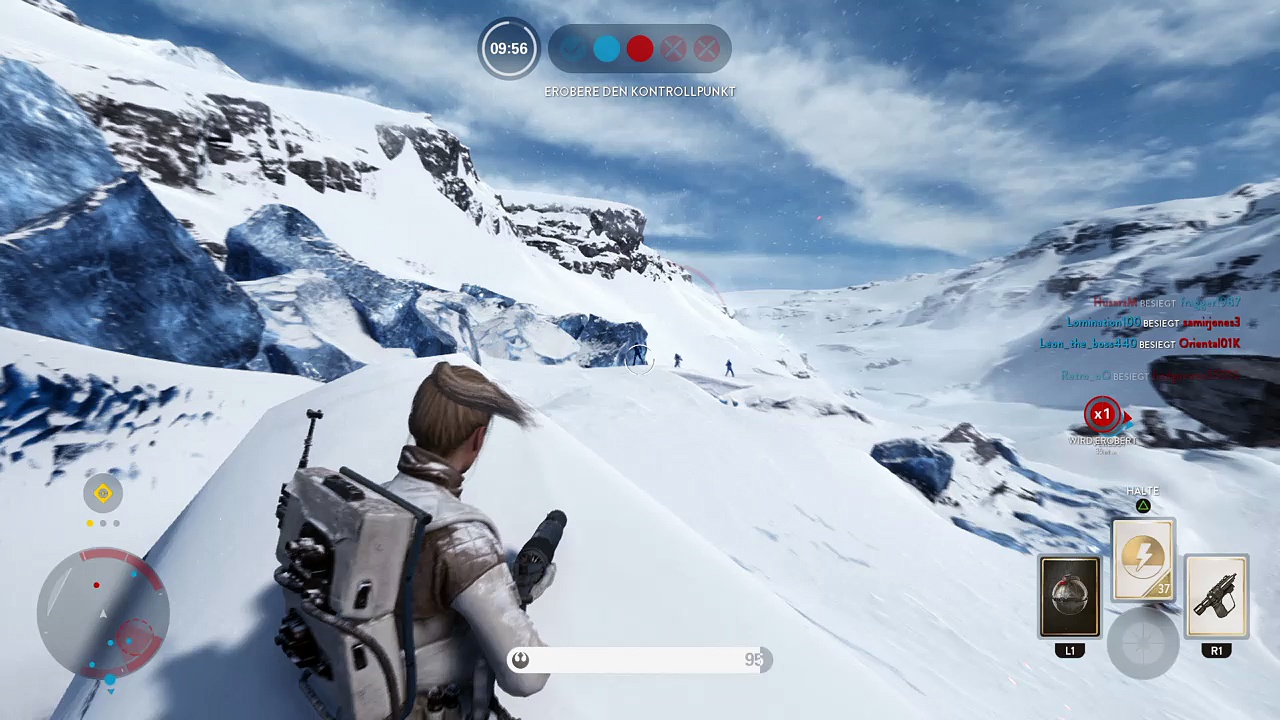The height and width of the screenshot is (720, 1280).
Task: Click the checked-off control point indicator
Action: pos(573,49)
